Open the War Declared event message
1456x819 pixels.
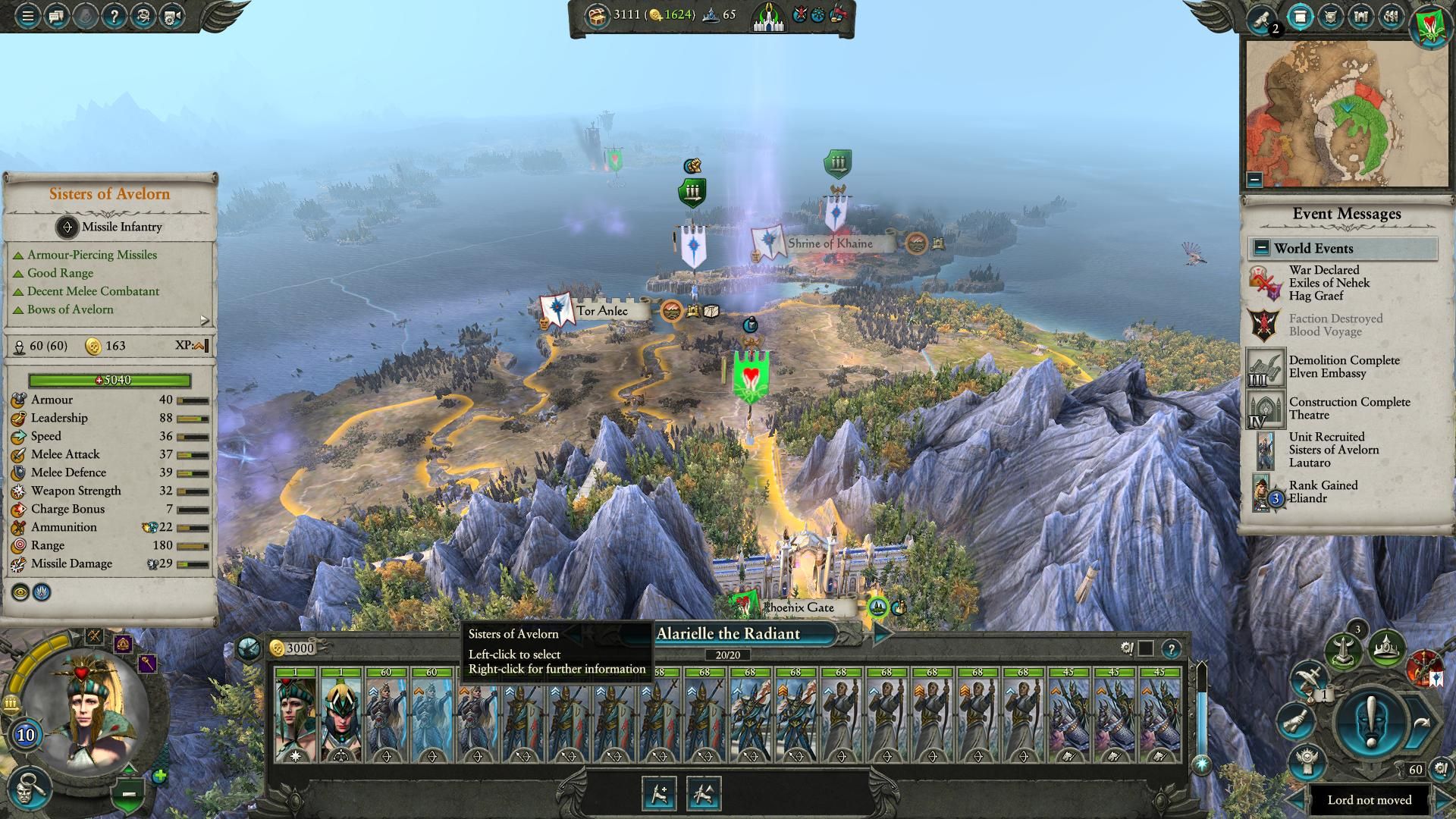(x=1327, y=283)
